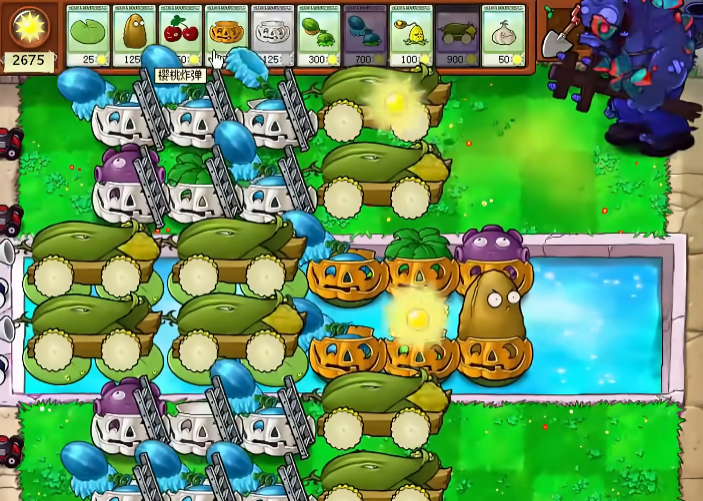Grab the shovel tool
This screenshot has height=501, width=703.
(556, 37)
